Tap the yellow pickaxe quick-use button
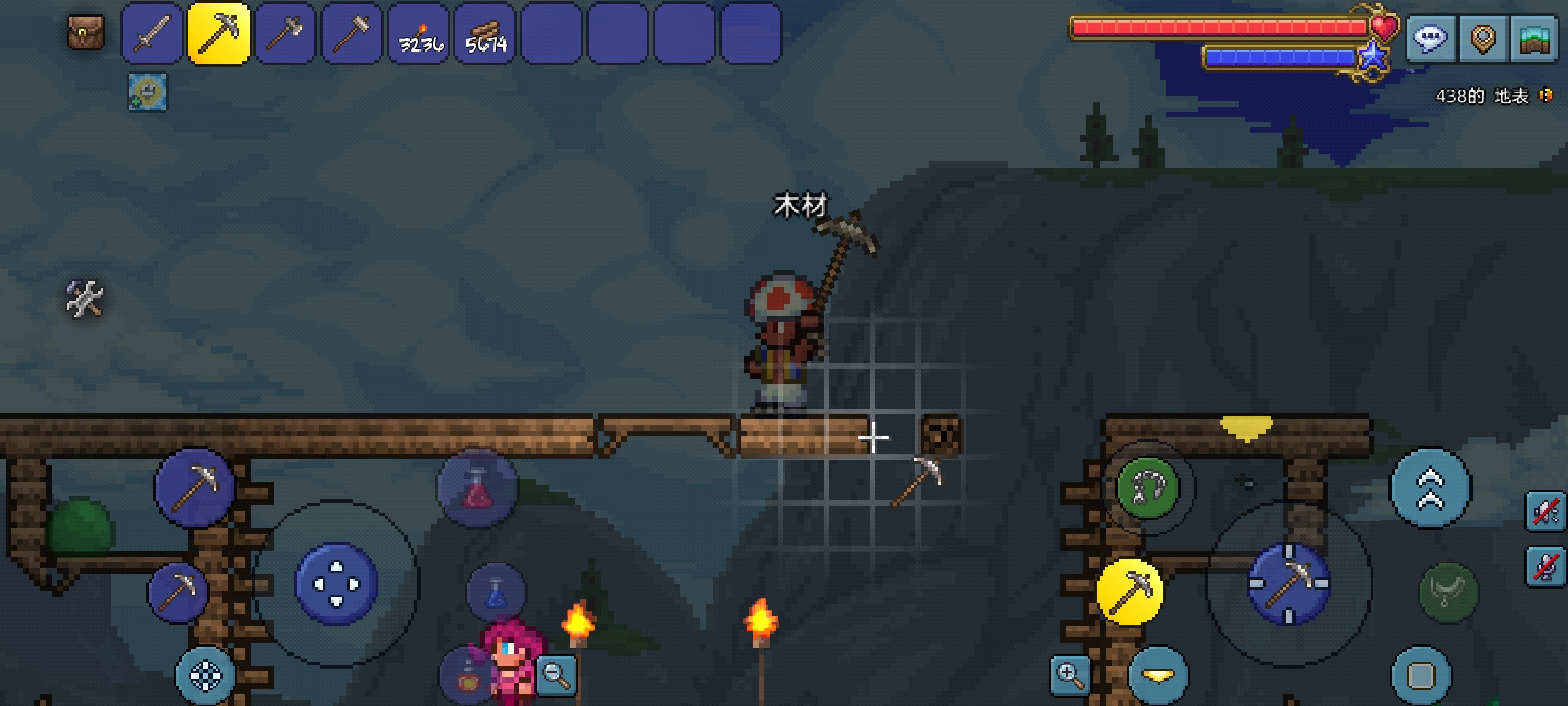 pos(1130,592)
